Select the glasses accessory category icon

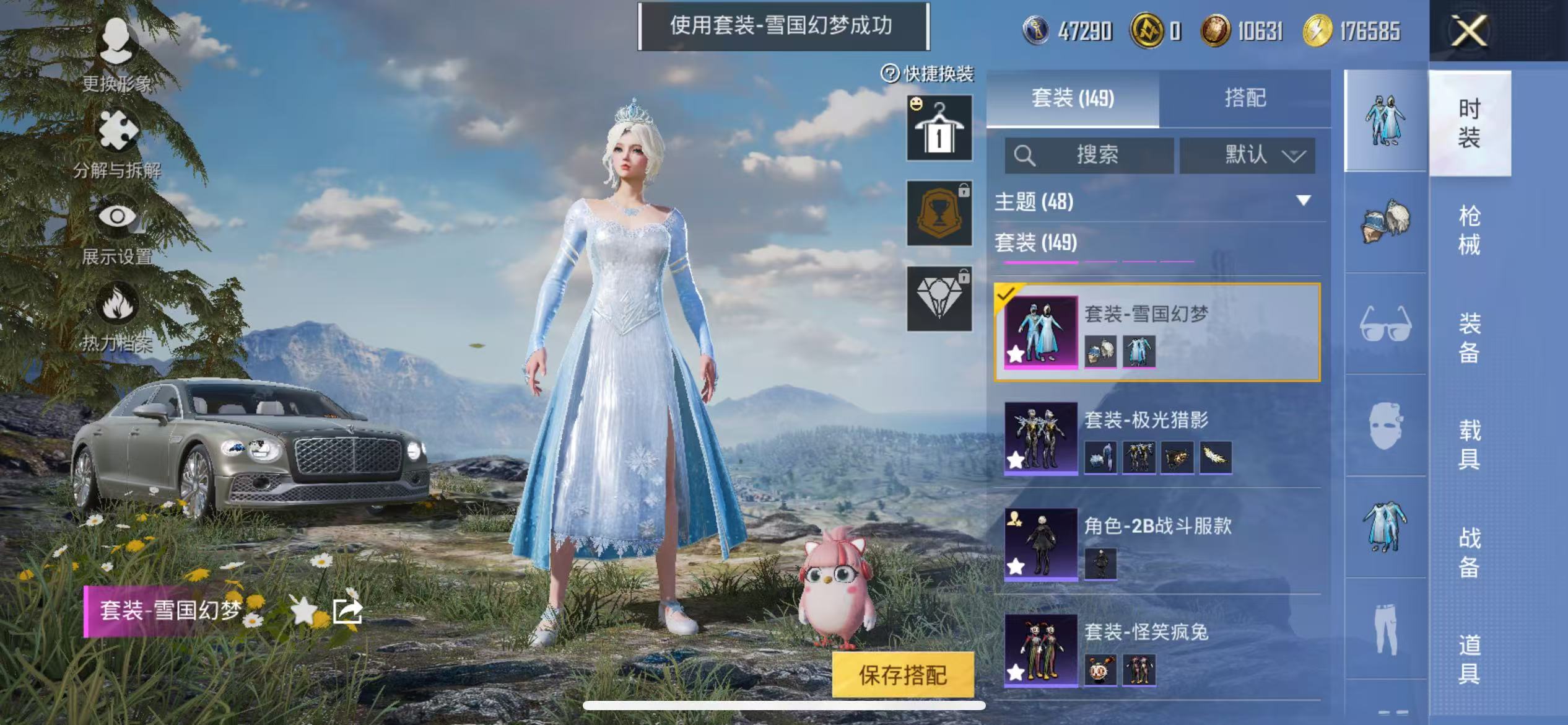tap(1385, 324)
